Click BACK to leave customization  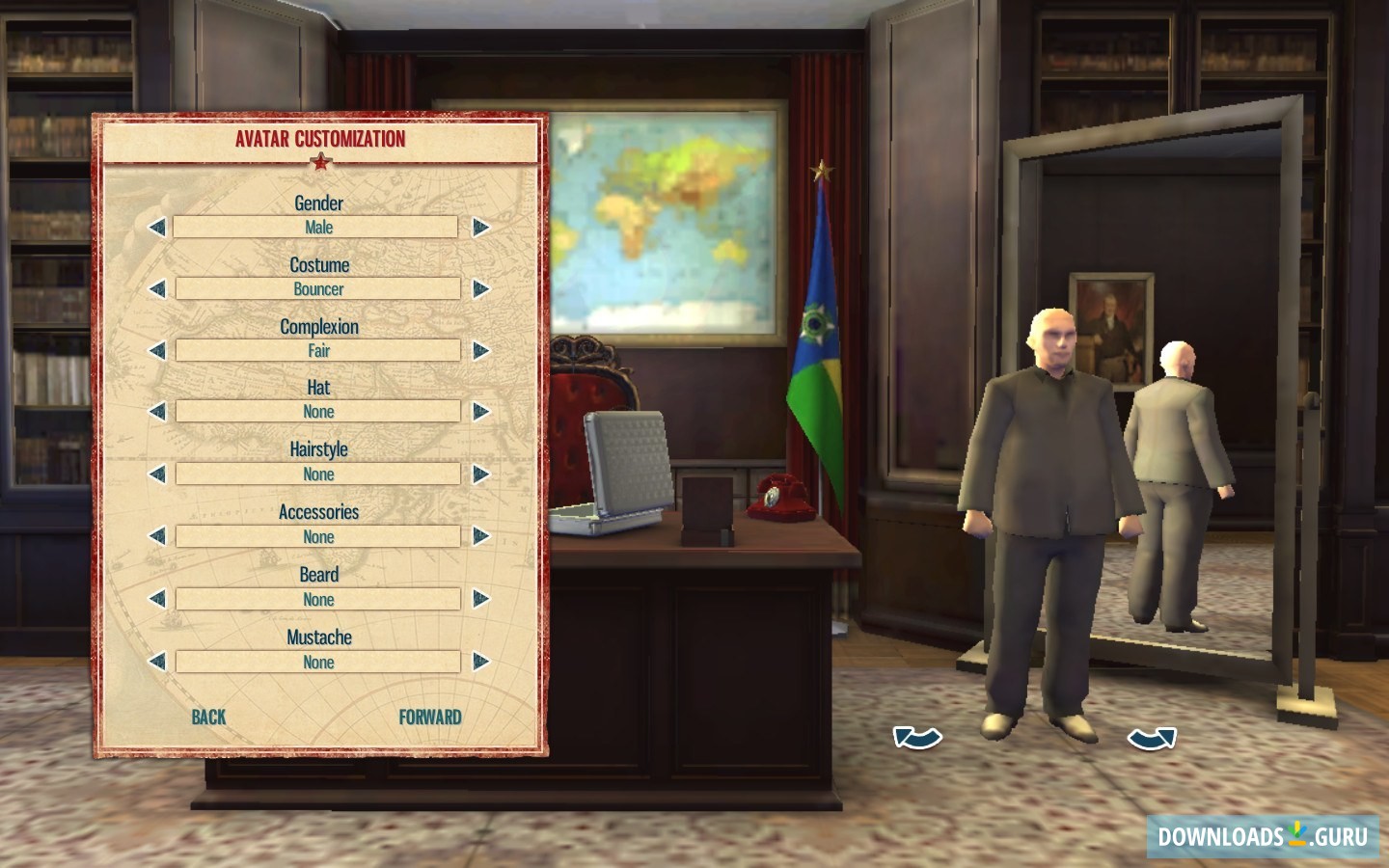pos(208,717)
